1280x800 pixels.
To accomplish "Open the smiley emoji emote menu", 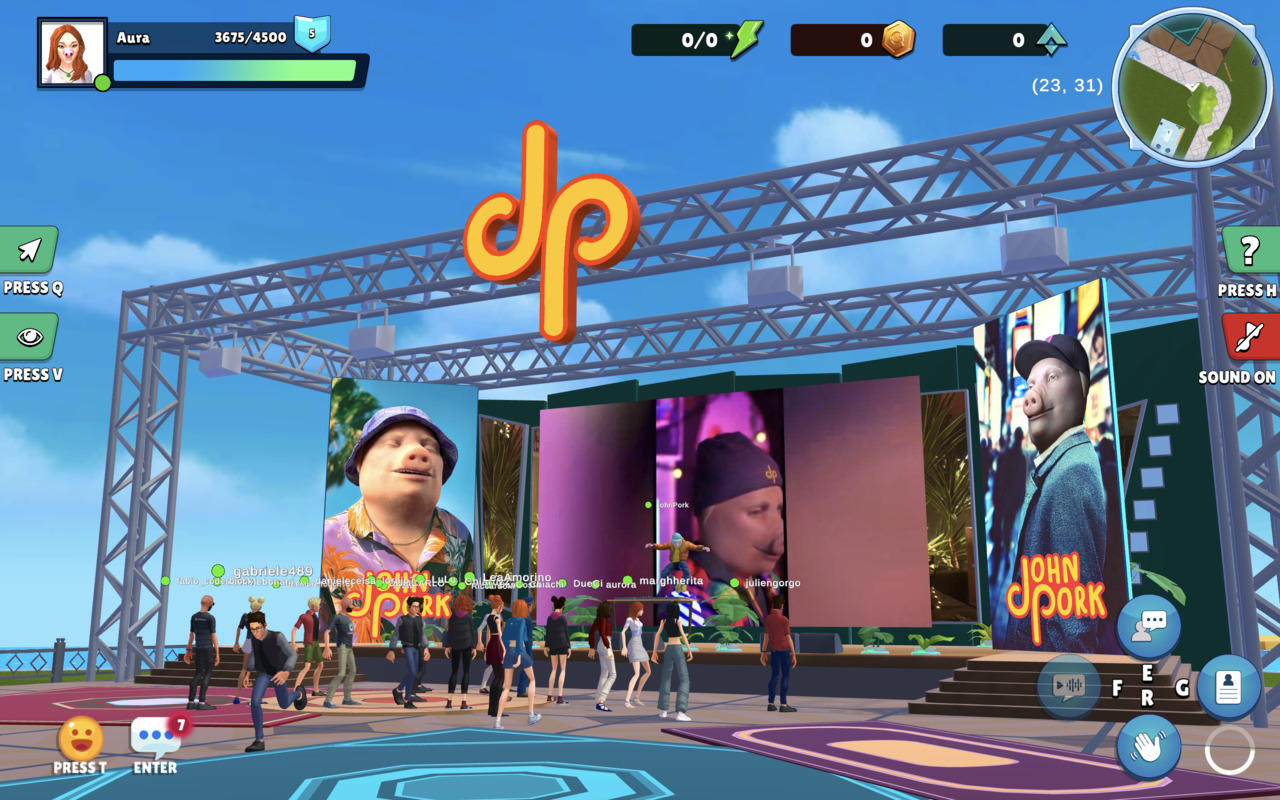I will pos(80,739).
